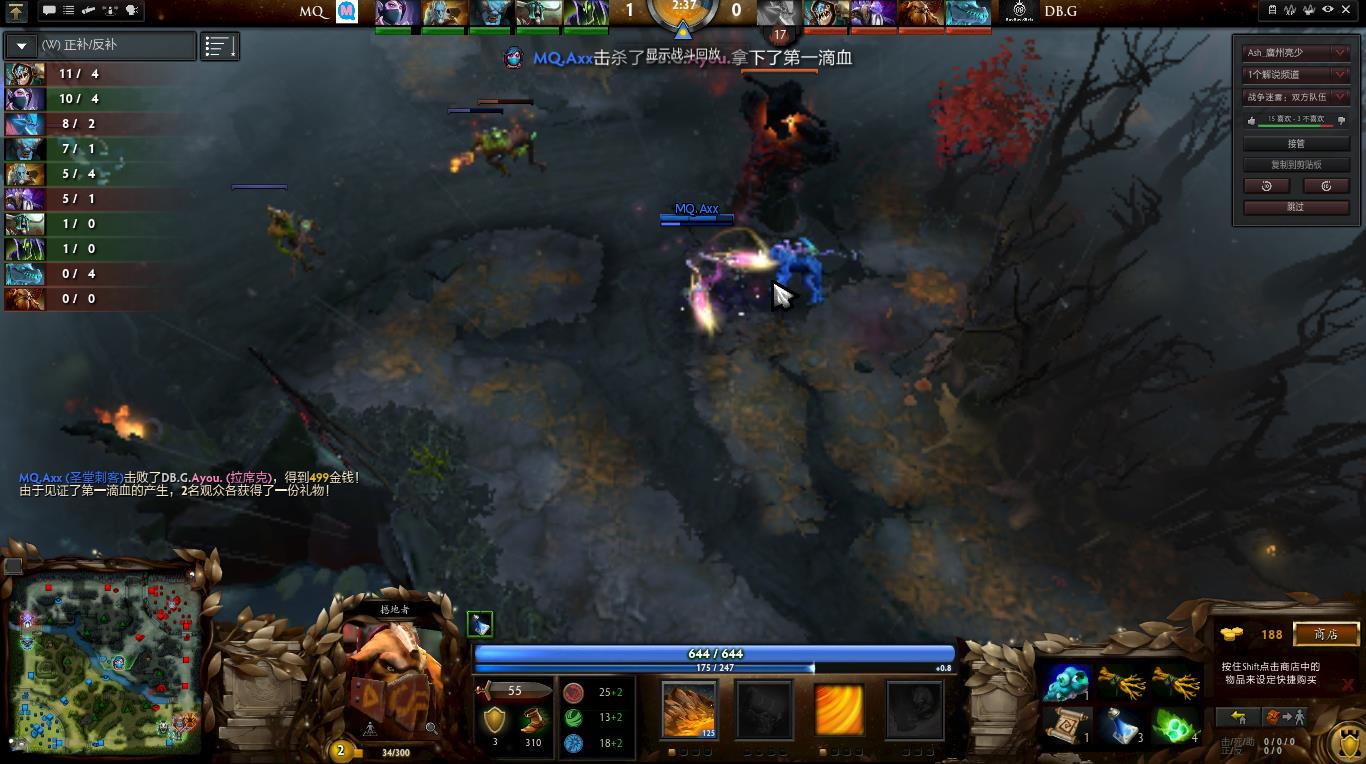Screen dimensions: 1366x764
Task: Open the 战争迷雾 fog-of-war dropdown
Action: [x=1296, y=97]
